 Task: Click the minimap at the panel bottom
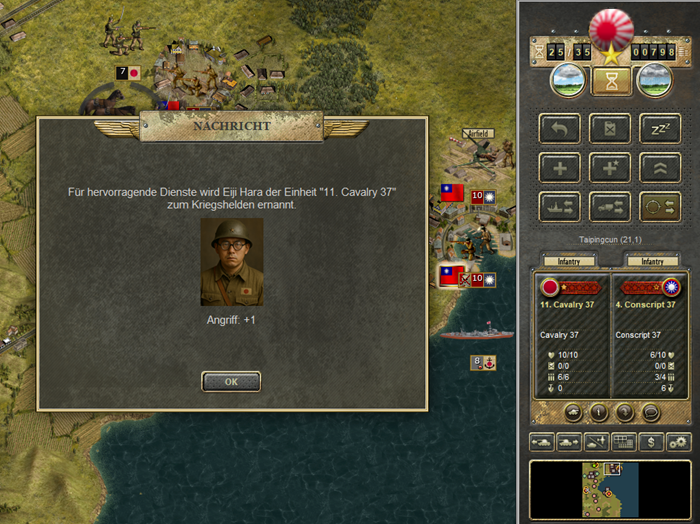[609, 489]
